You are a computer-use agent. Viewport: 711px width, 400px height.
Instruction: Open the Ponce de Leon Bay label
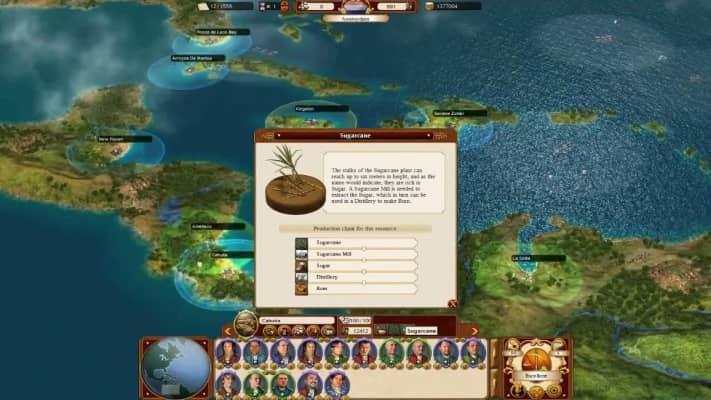click(222, 32)
